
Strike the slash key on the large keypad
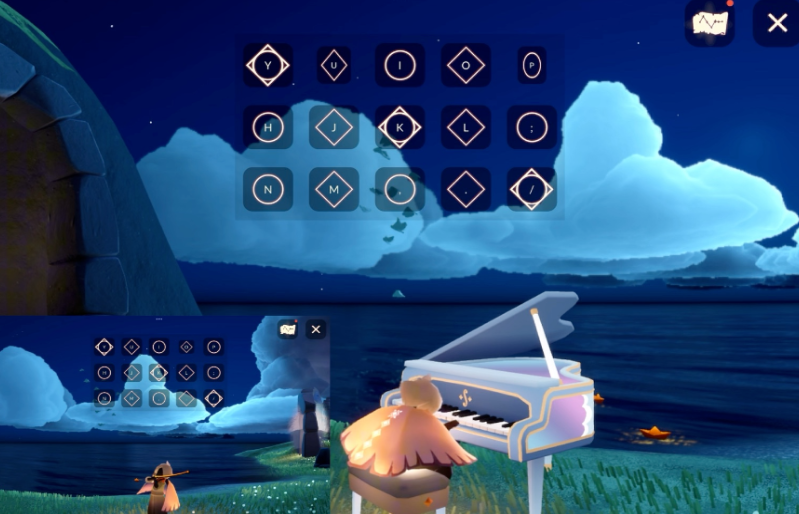pyautogui.click(x=532, y=189)
